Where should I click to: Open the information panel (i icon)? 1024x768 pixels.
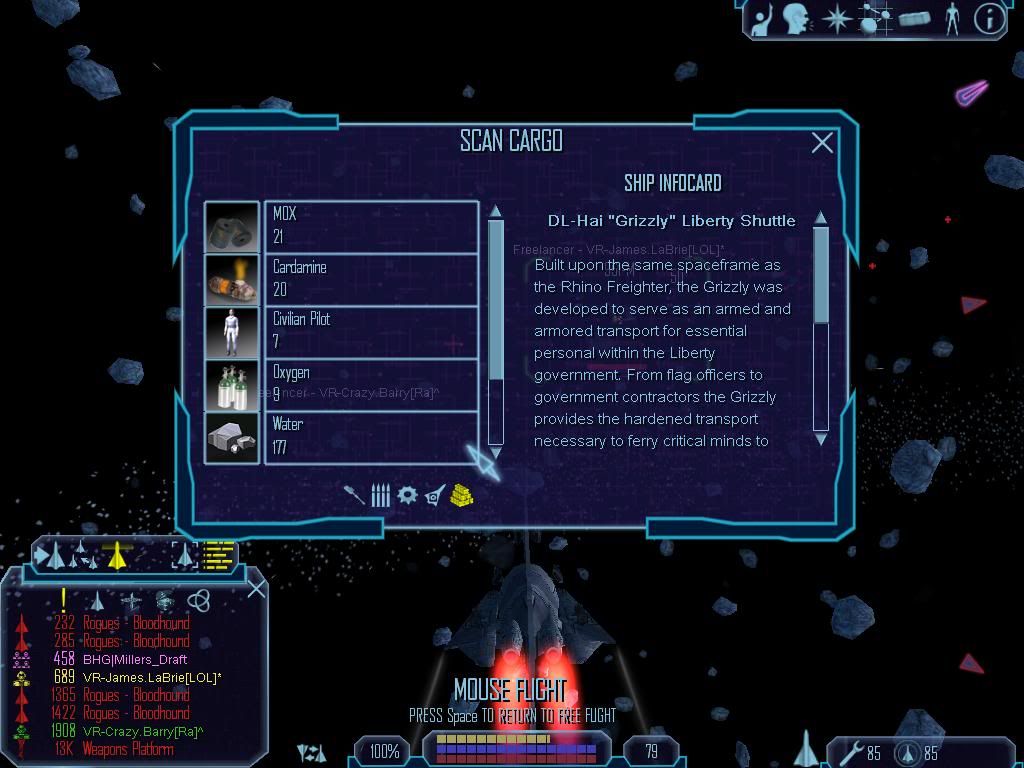(989, 19)
